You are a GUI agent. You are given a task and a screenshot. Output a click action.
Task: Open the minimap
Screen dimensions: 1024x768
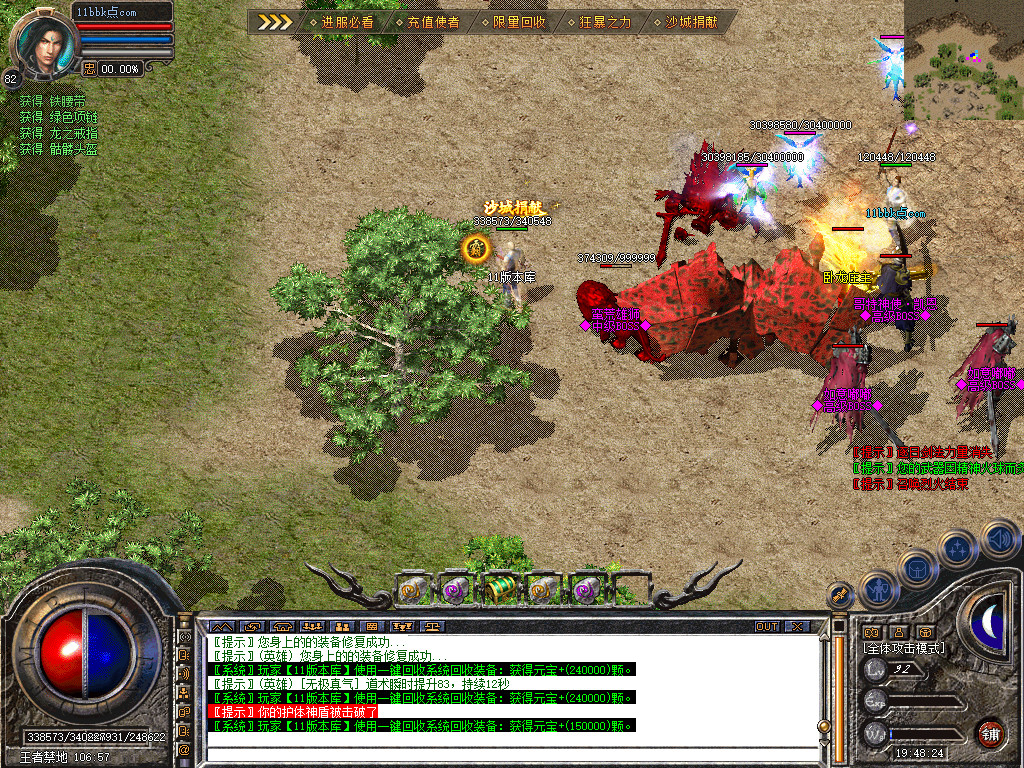click(x=963, y=60)
